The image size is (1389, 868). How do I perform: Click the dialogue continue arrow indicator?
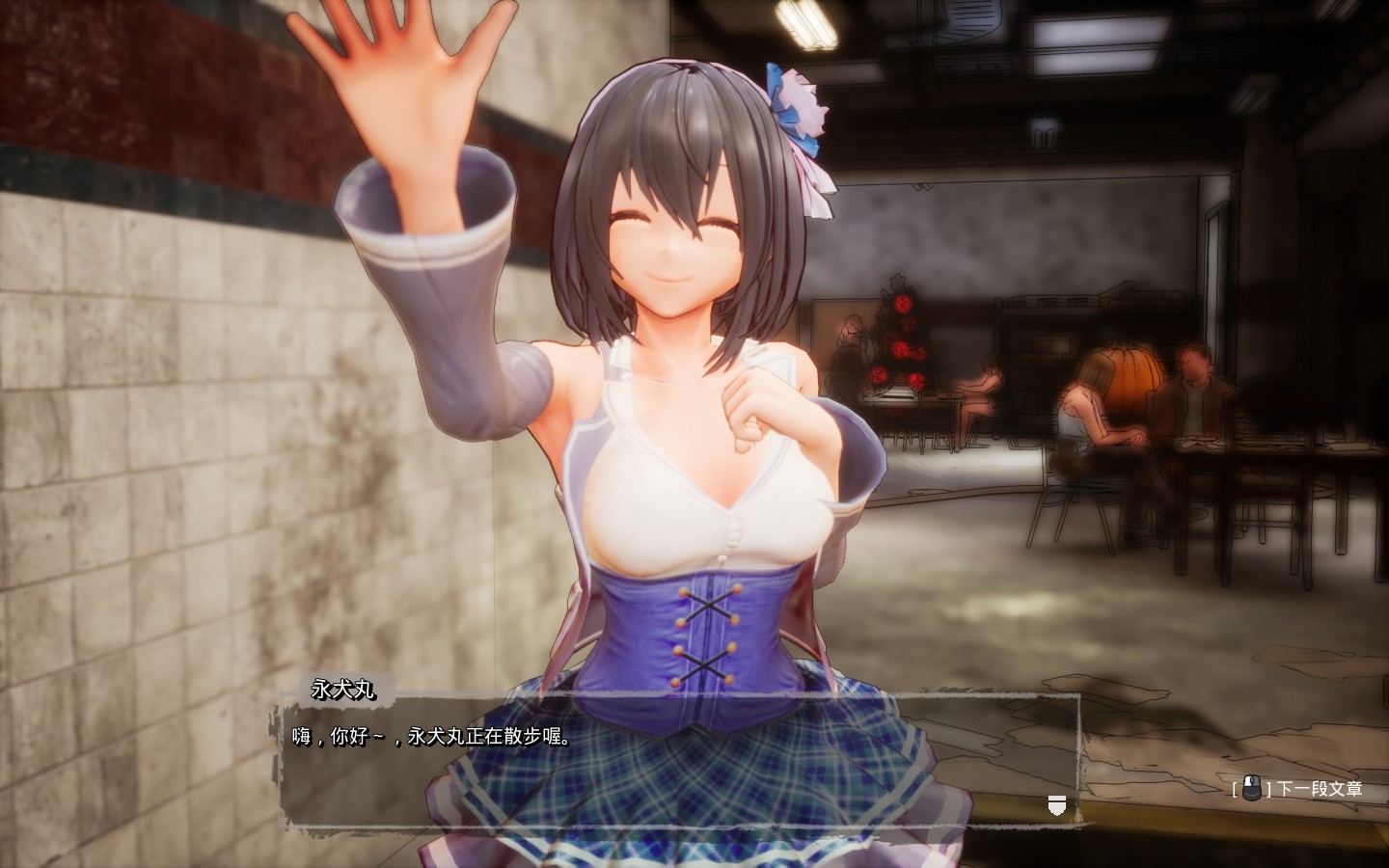pos(1057,804)
